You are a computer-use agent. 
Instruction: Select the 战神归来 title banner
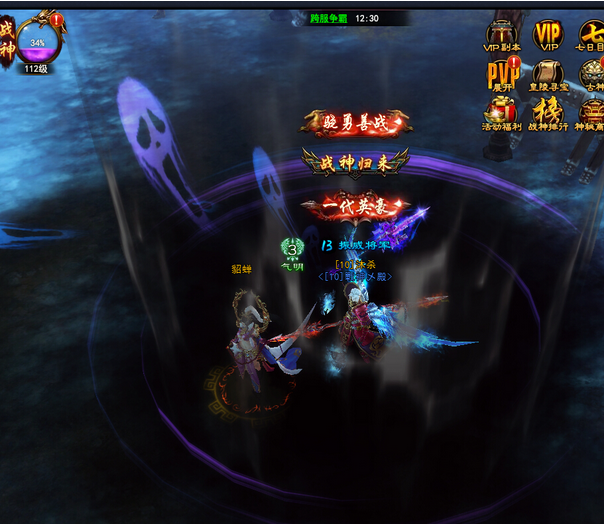[x=355, y=162]
